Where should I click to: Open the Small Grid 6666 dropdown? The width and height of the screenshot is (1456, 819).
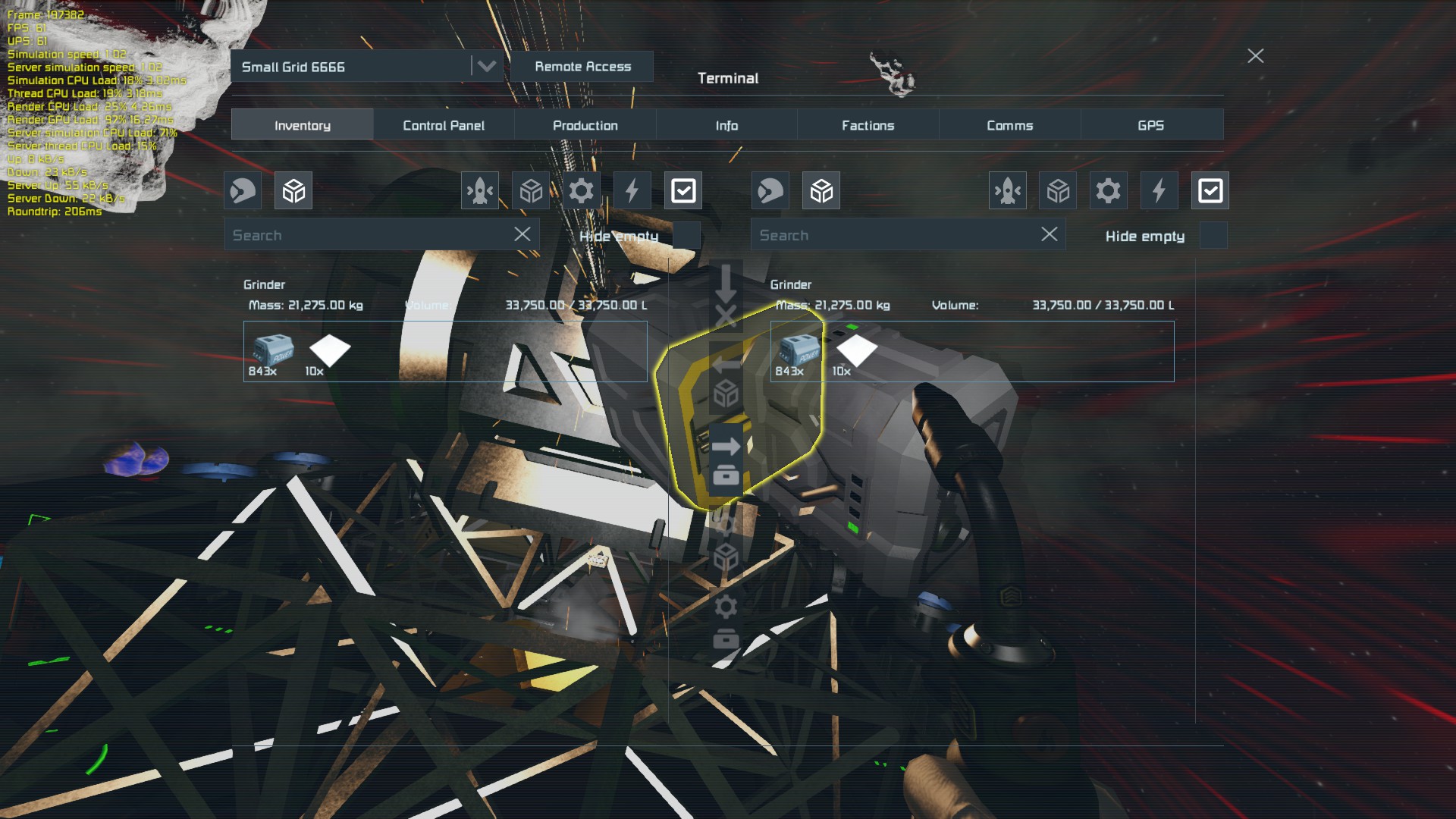coord(486,67)
